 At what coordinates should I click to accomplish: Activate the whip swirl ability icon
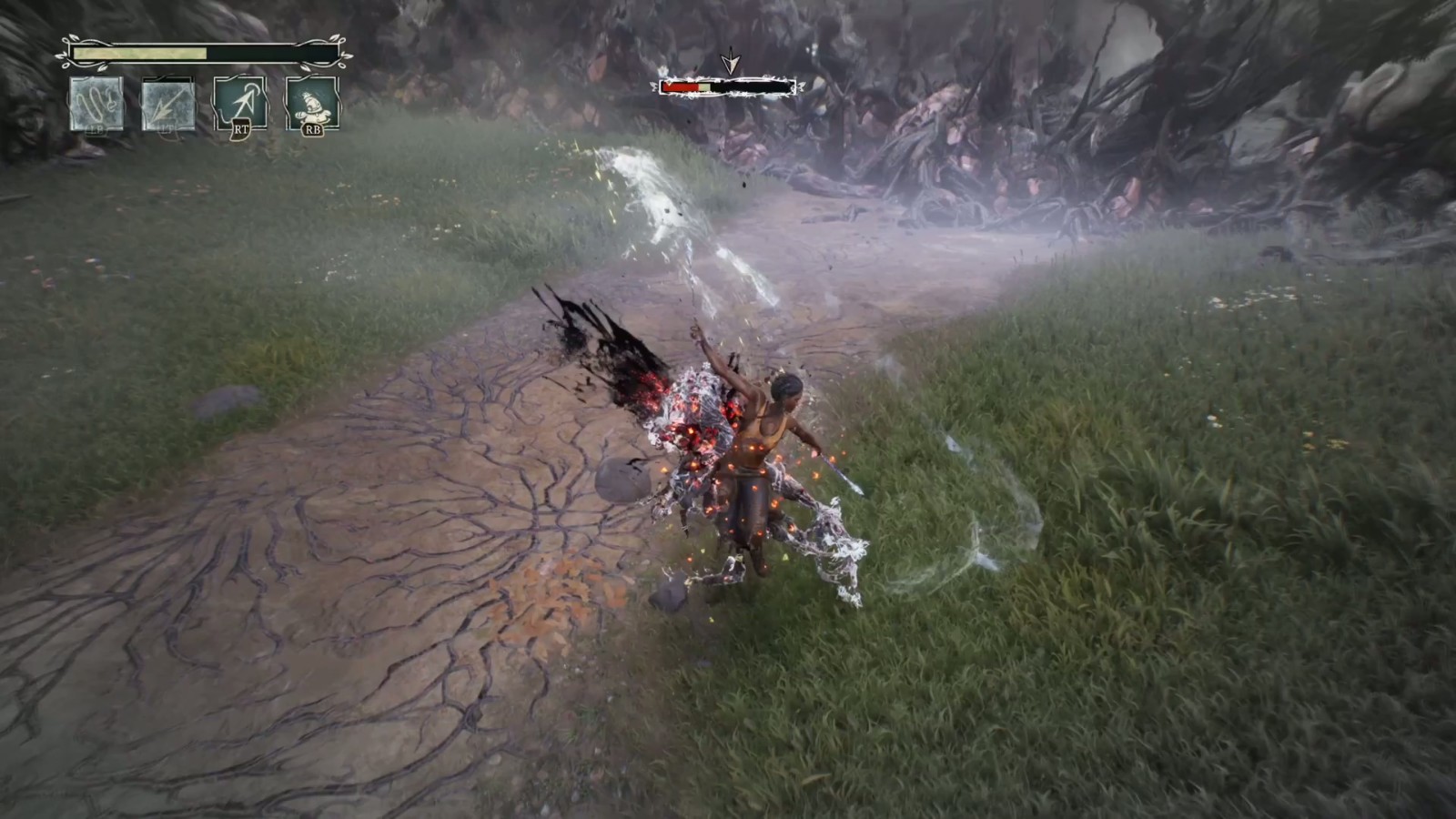pyautogui.click(x=96, y=104)
